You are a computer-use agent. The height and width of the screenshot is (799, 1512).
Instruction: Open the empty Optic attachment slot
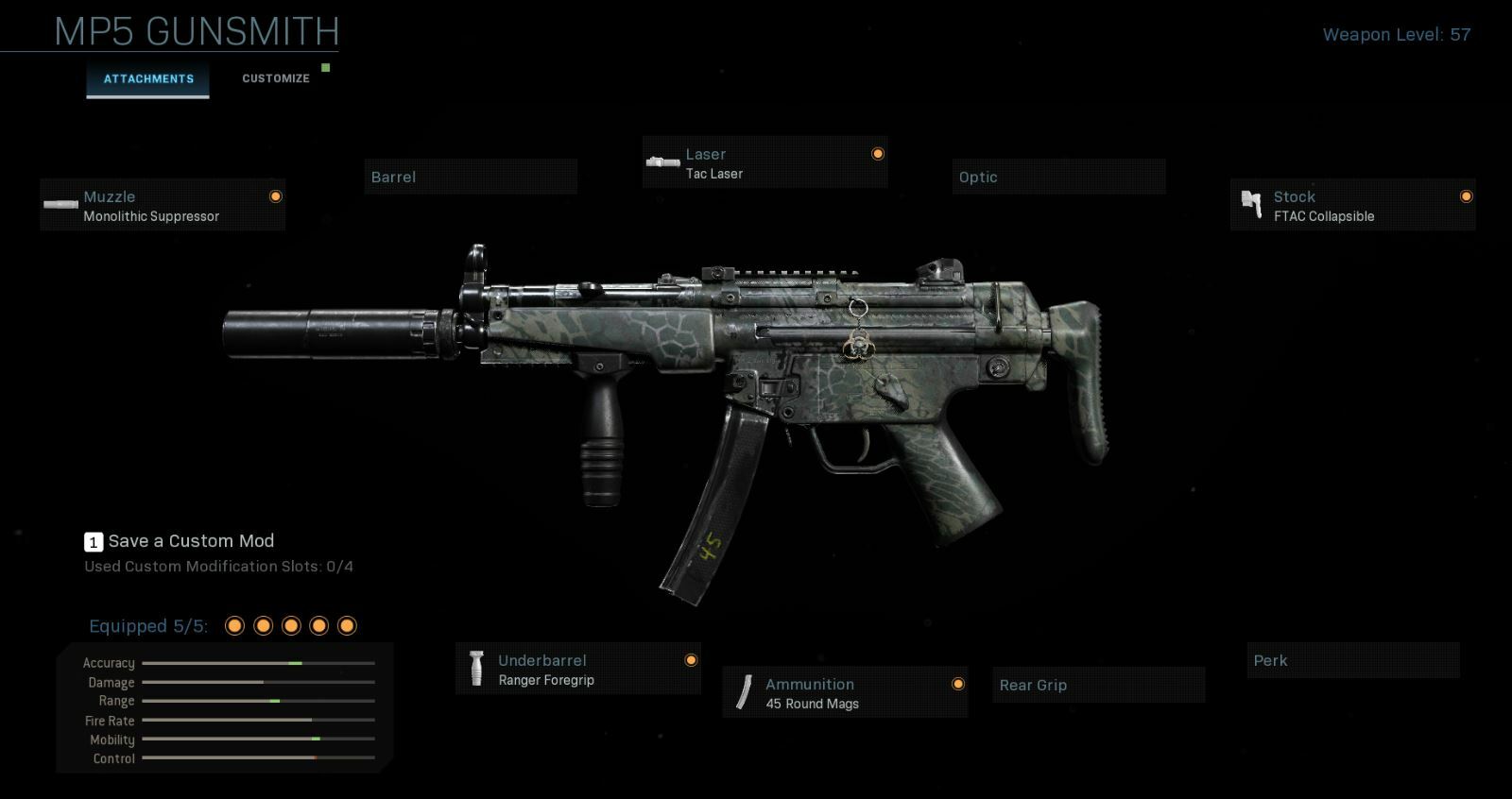click(x=1058, y=177)
